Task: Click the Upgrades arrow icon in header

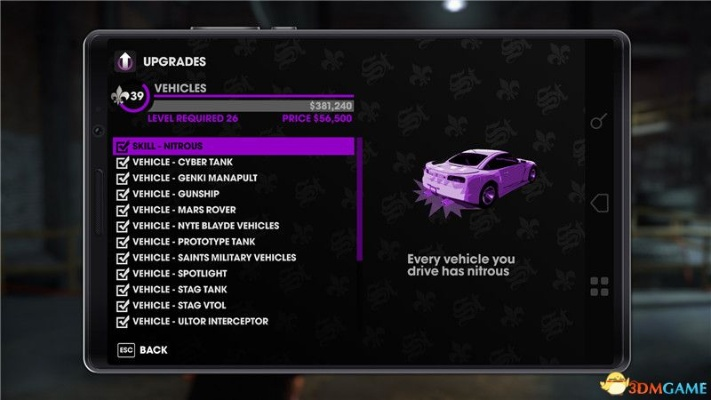Action: tap(126, 61)
